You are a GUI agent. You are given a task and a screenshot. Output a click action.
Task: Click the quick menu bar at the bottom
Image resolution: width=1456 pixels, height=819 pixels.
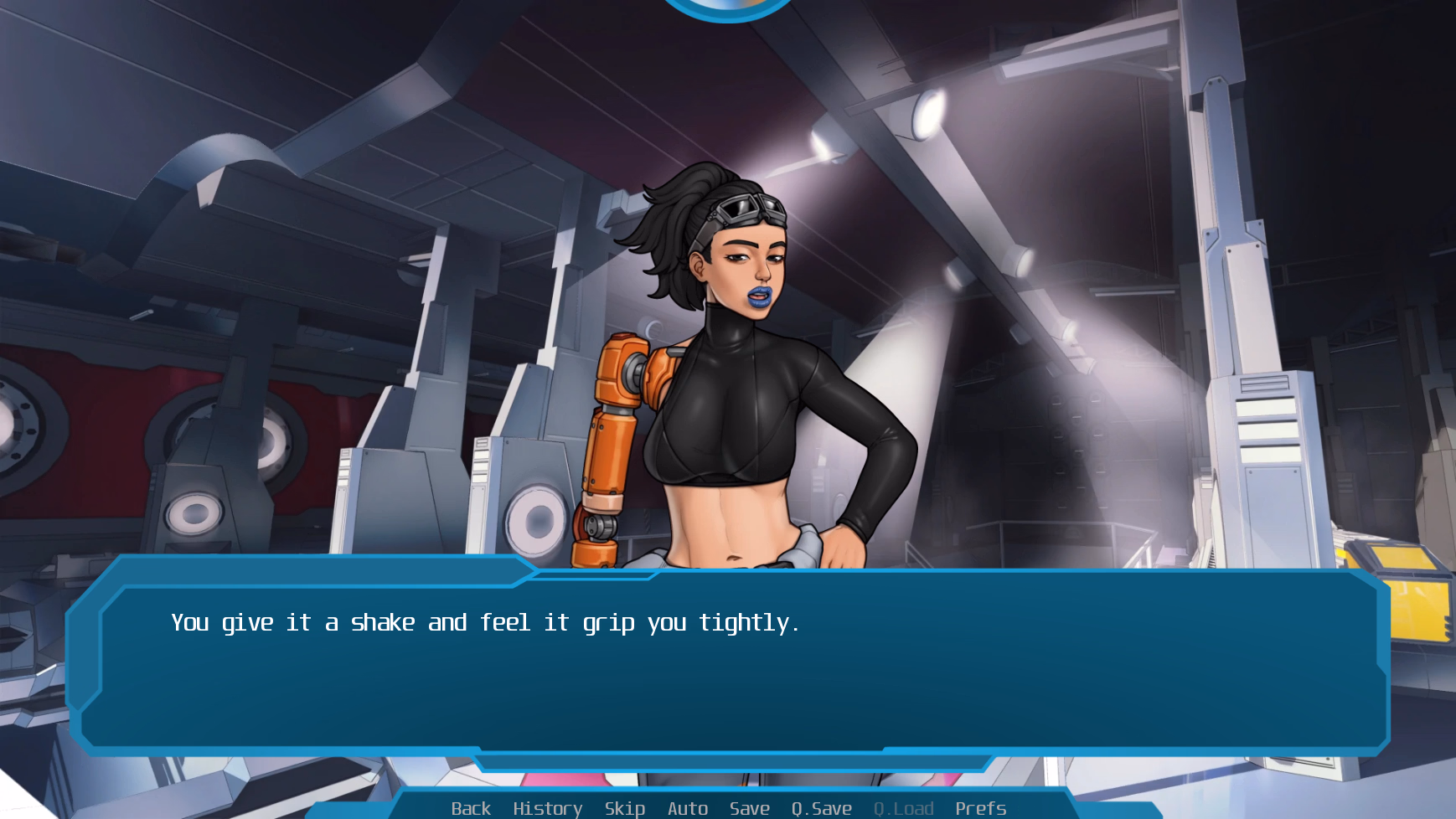[x=727, y=808]
